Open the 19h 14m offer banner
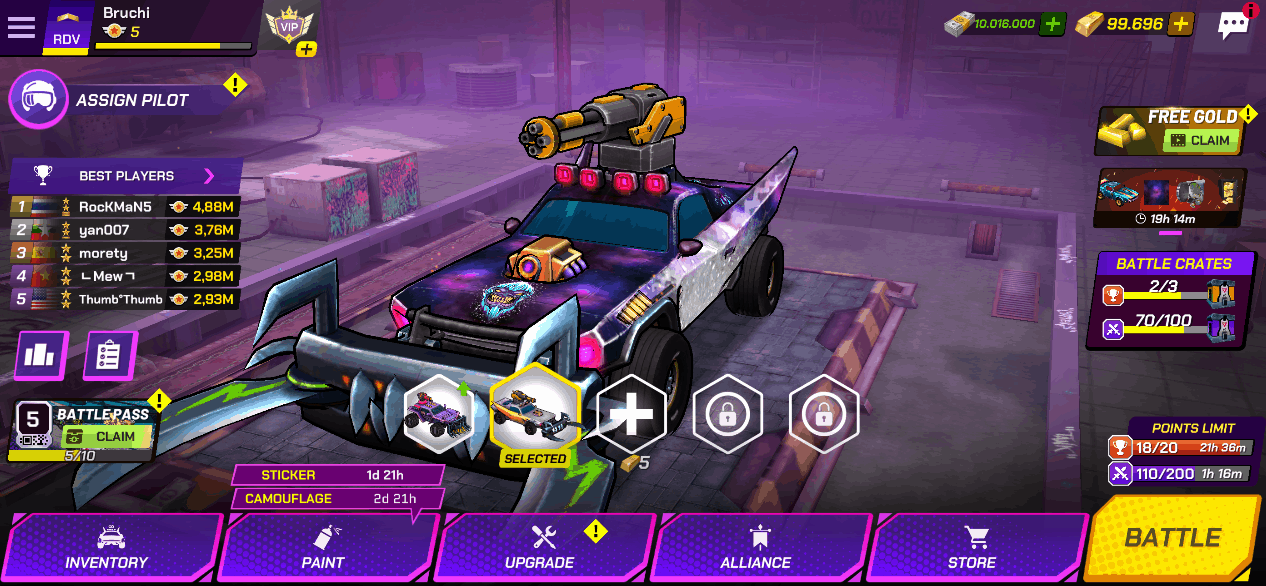 point(1170,198)
